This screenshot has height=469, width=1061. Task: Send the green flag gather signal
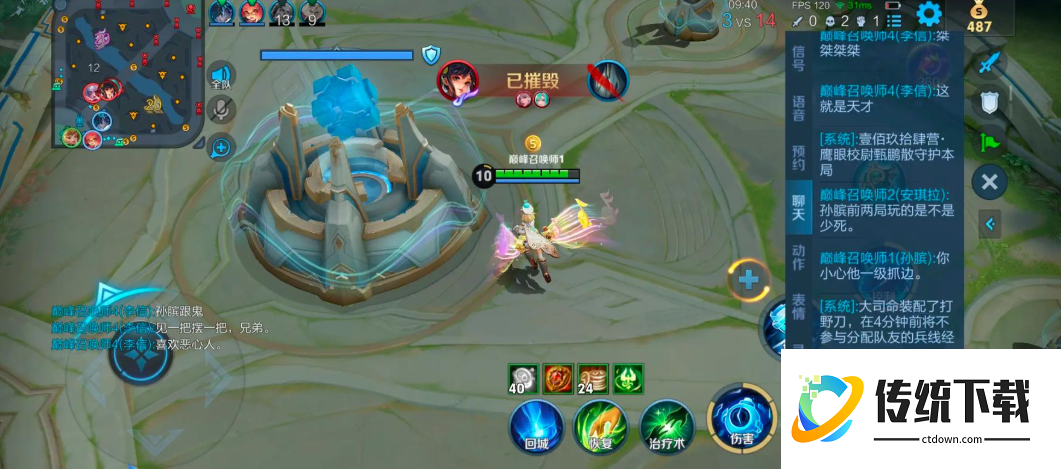click(989, 141)
